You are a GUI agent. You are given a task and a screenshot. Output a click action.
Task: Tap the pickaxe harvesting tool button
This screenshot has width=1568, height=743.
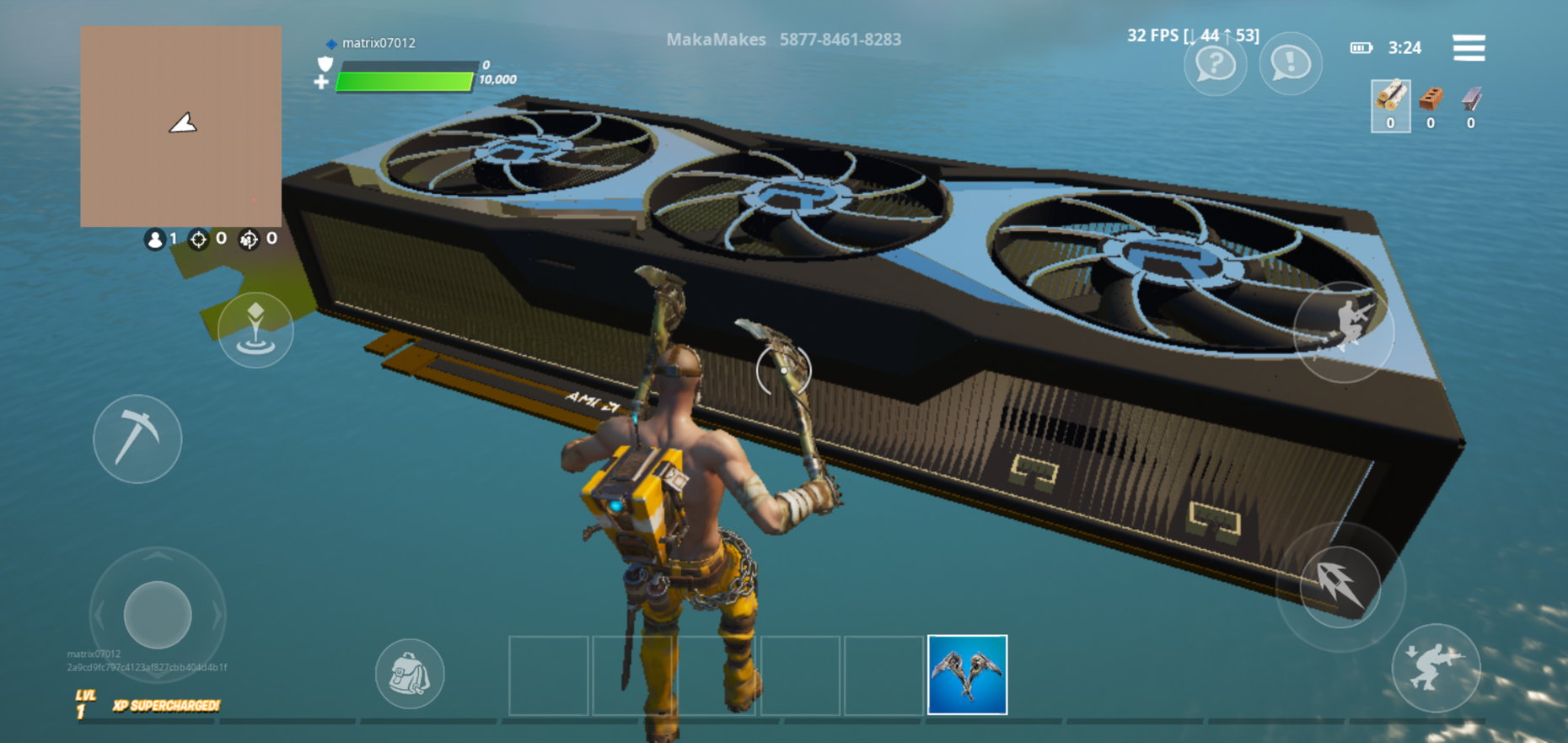(137, 439)
